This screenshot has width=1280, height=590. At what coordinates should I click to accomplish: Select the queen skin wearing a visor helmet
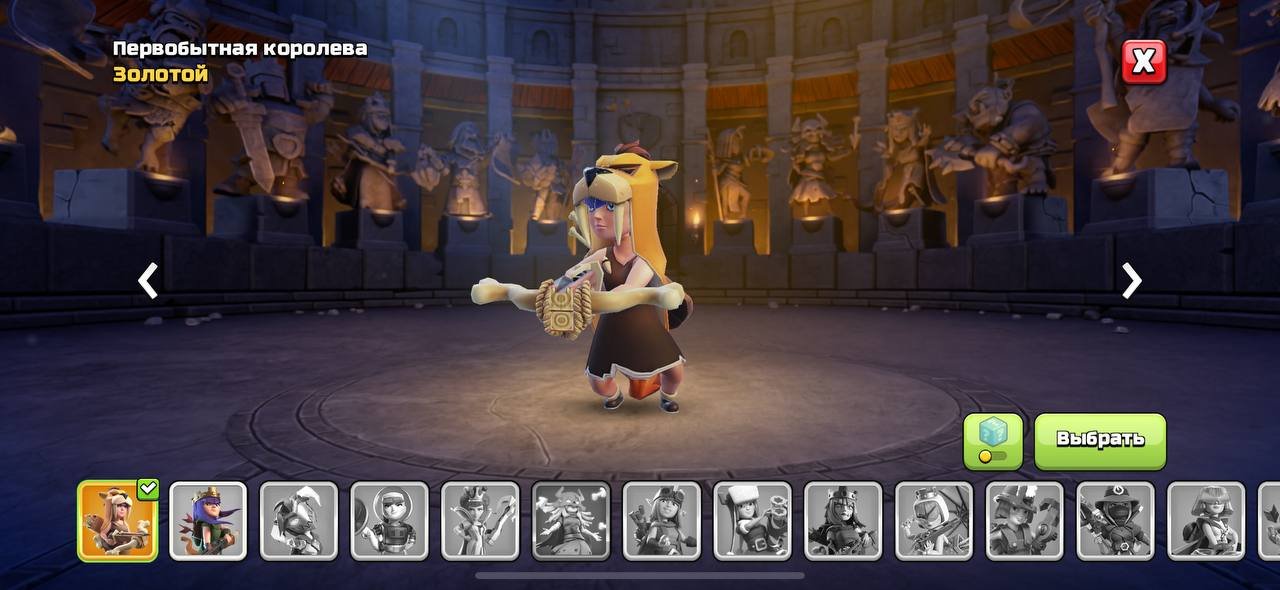[299, 521]
